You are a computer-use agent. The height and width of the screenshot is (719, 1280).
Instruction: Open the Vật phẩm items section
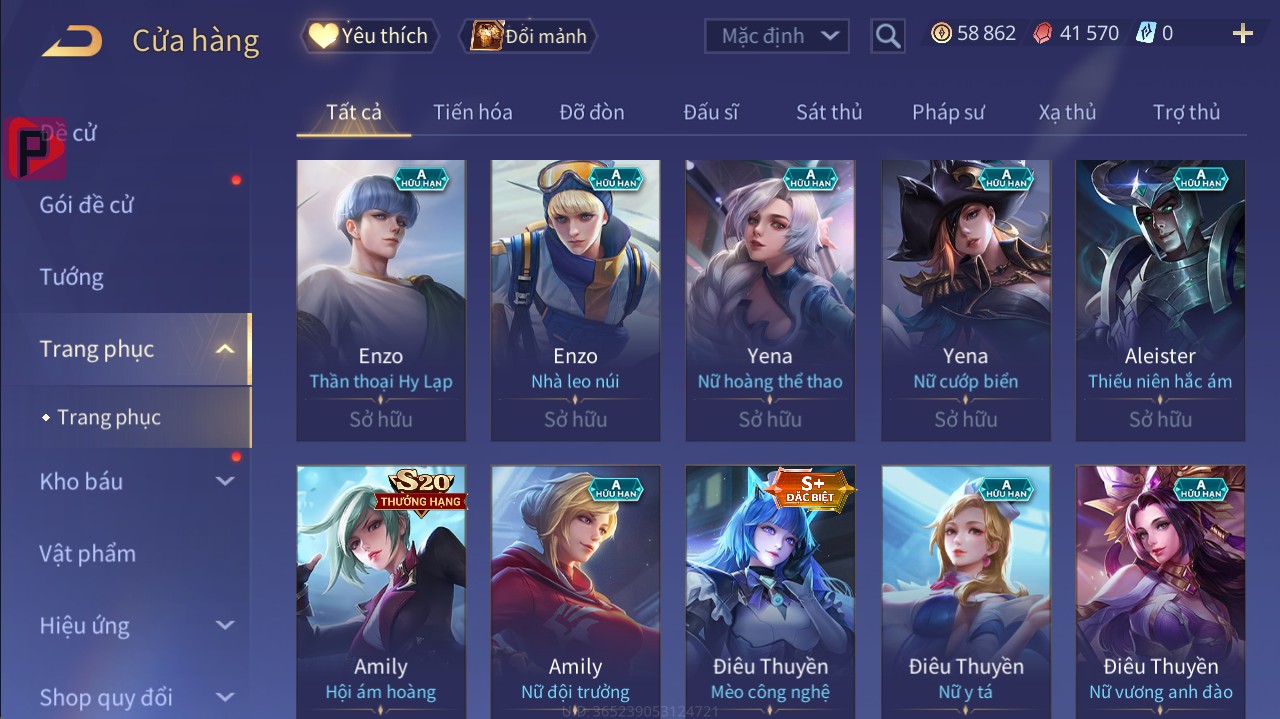click(88, 553)
